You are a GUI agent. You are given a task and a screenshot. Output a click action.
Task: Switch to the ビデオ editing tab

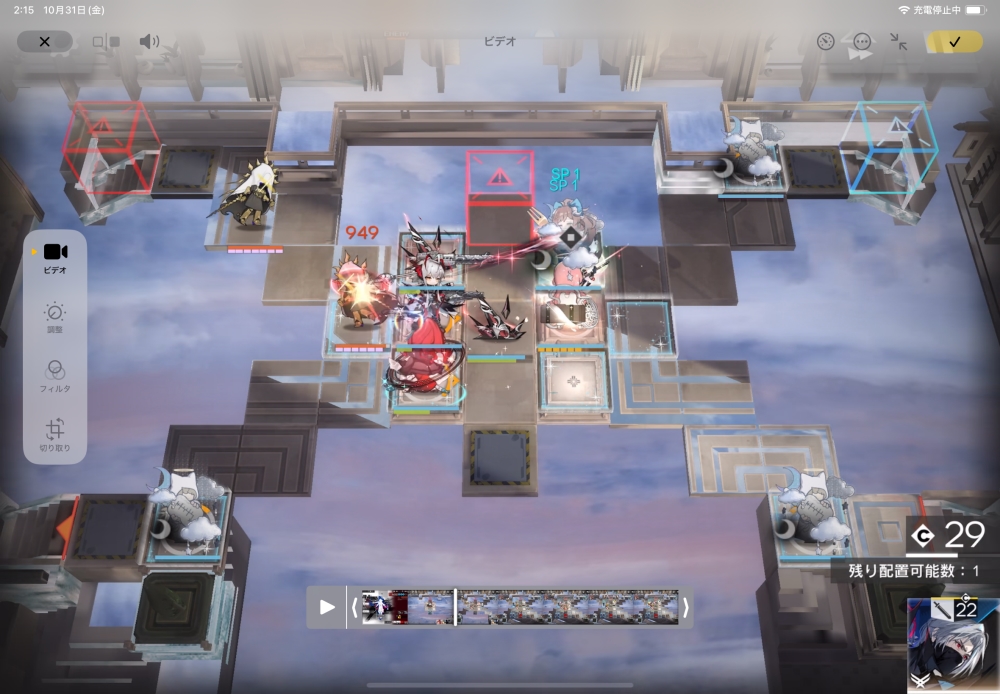[x=55, y=258]
